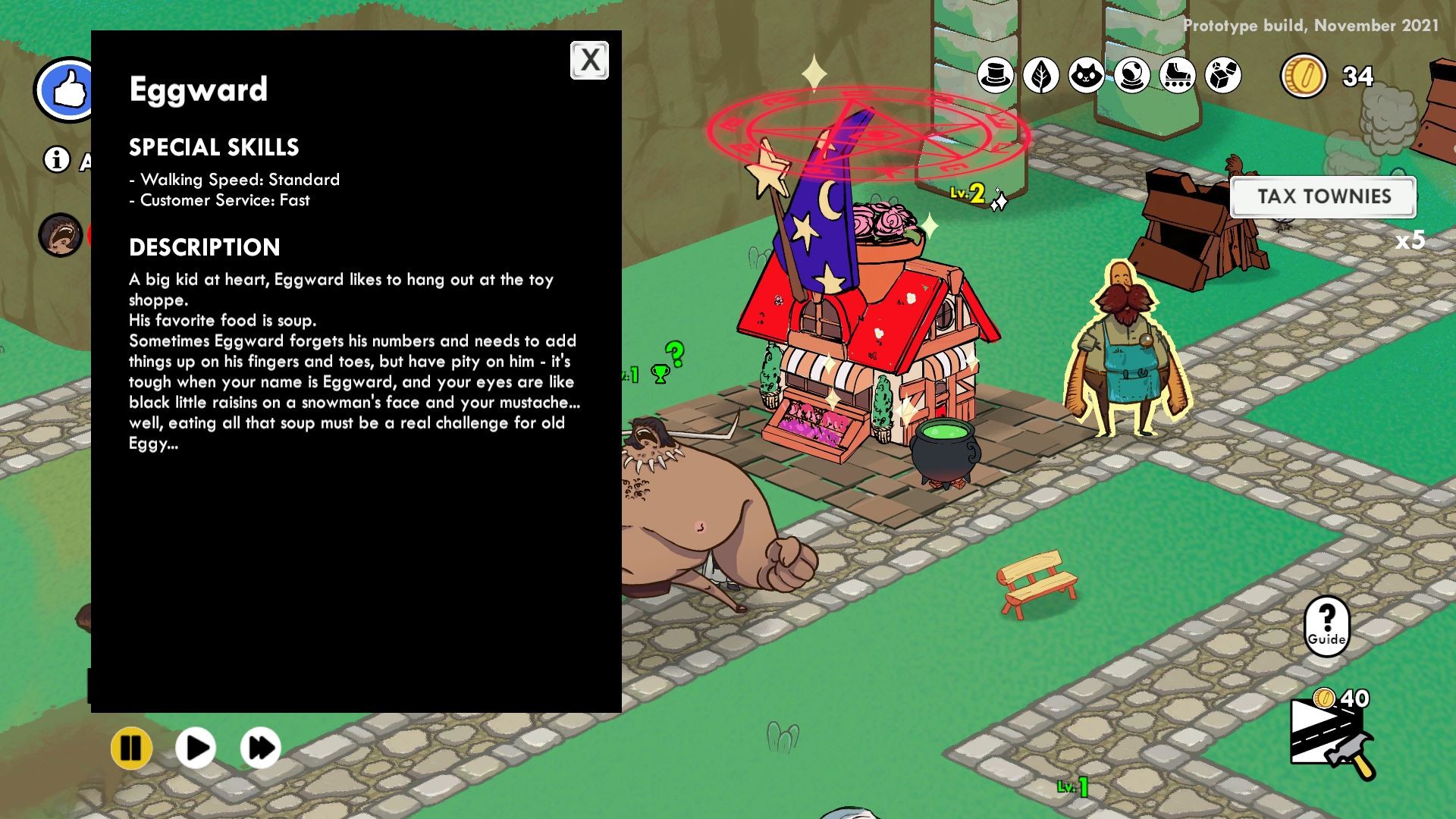
Task: Close the Eggward description panel
Action: (x=590, y=61)
